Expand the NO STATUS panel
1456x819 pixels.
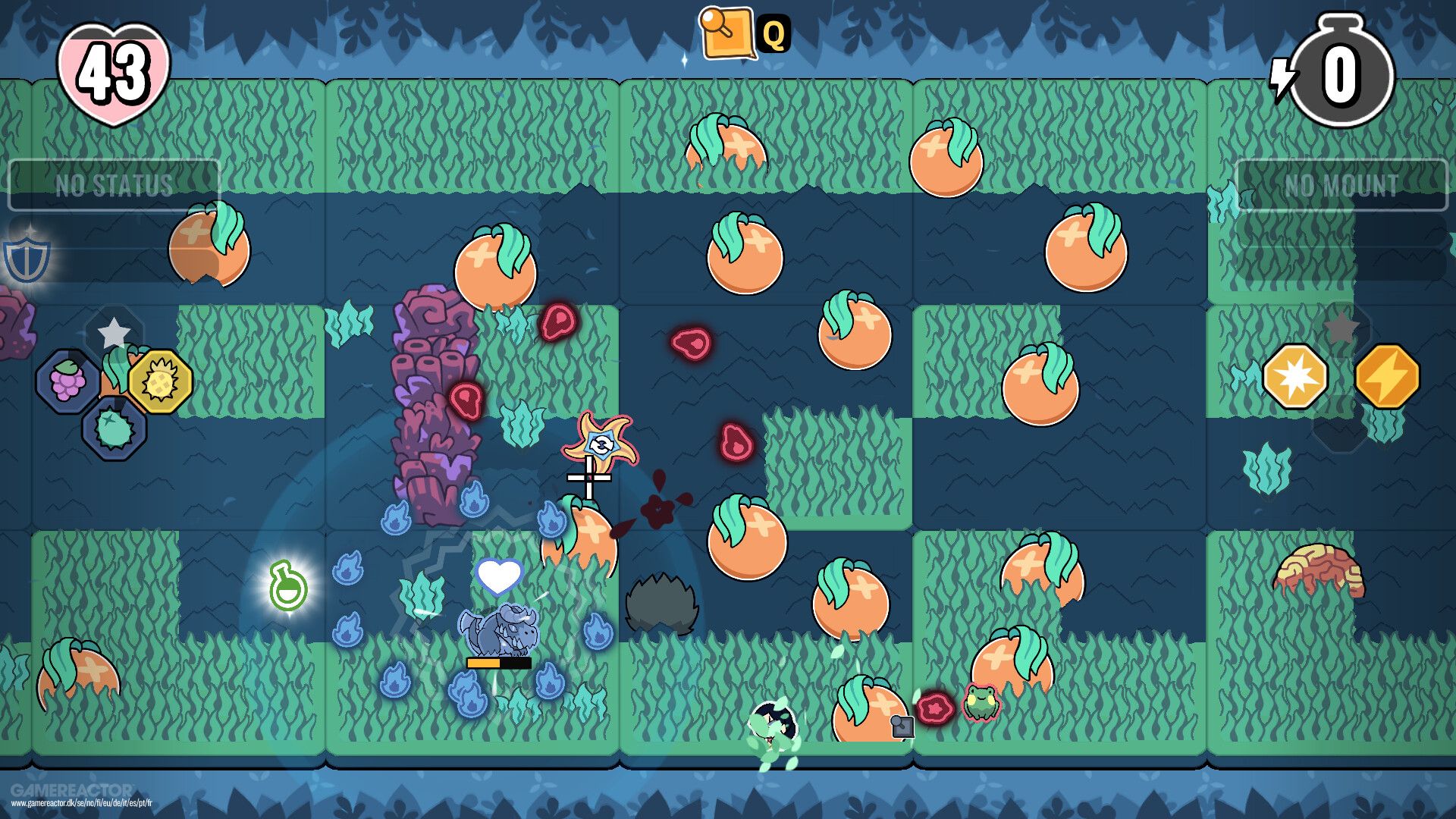coord(115,182)
